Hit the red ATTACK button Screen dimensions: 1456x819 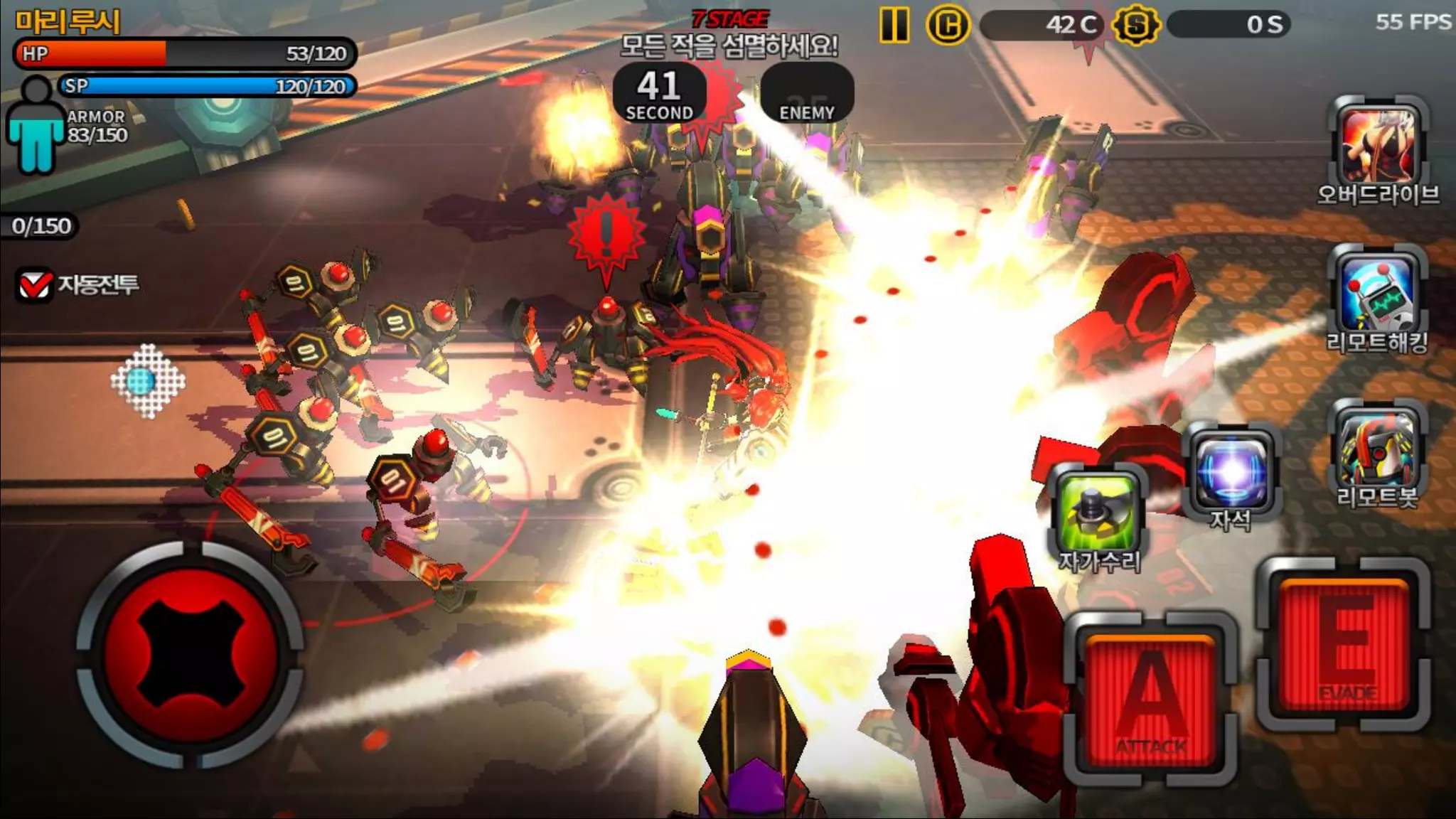click(1151, 700)
